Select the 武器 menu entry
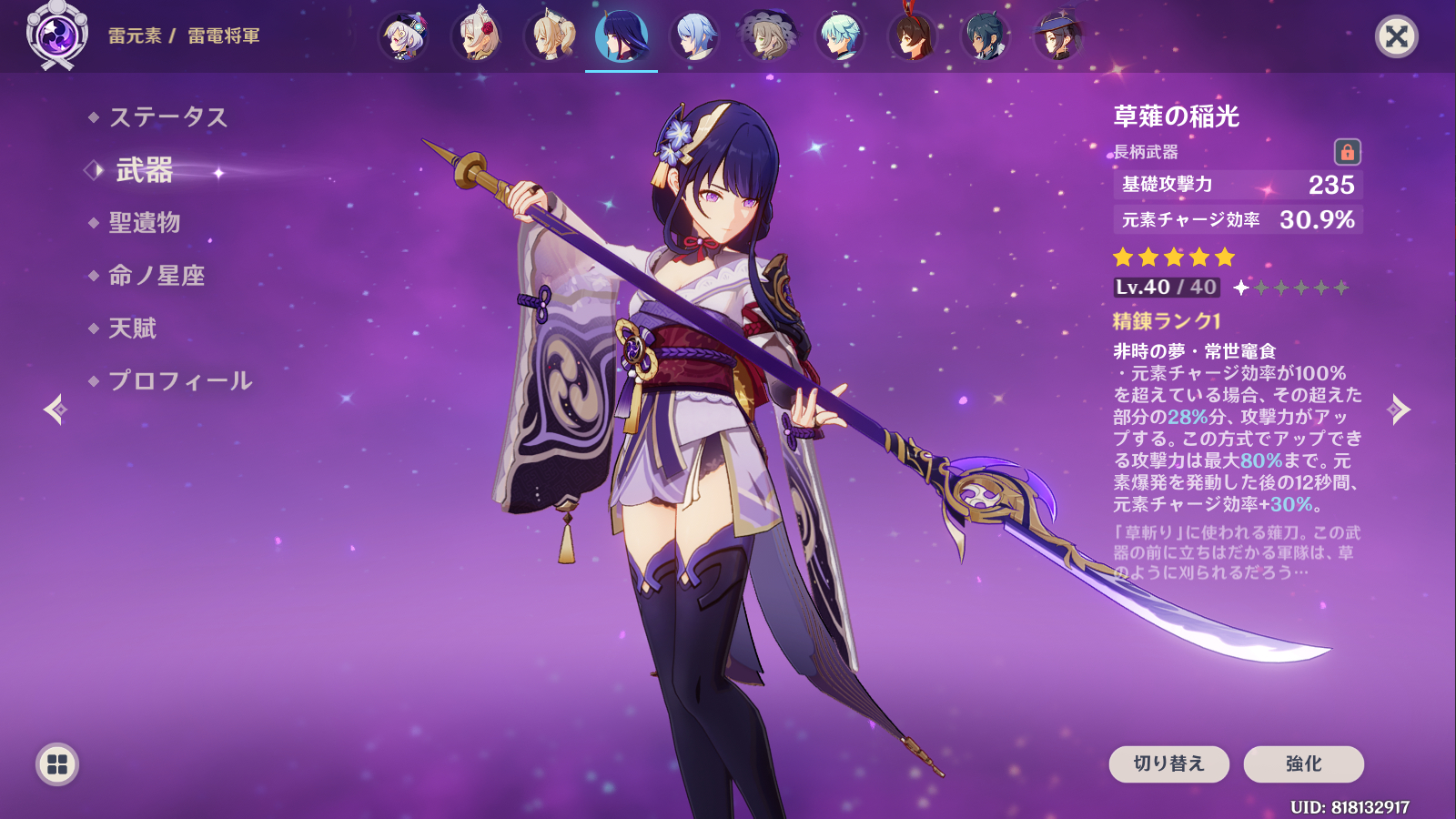The width and height of the screenshot is (1456, 819). [145, 170]
